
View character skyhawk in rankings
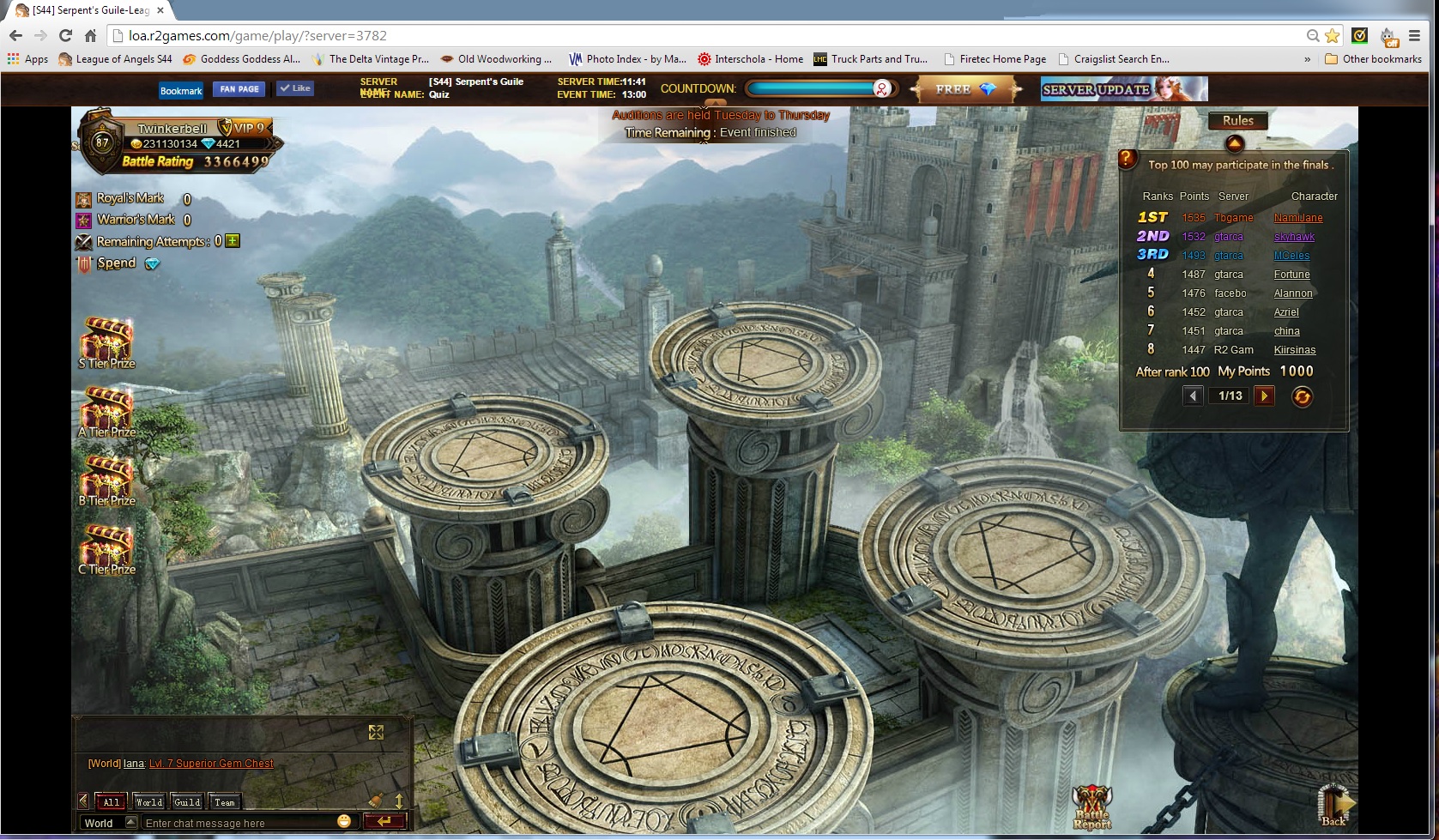point(1294,237)
